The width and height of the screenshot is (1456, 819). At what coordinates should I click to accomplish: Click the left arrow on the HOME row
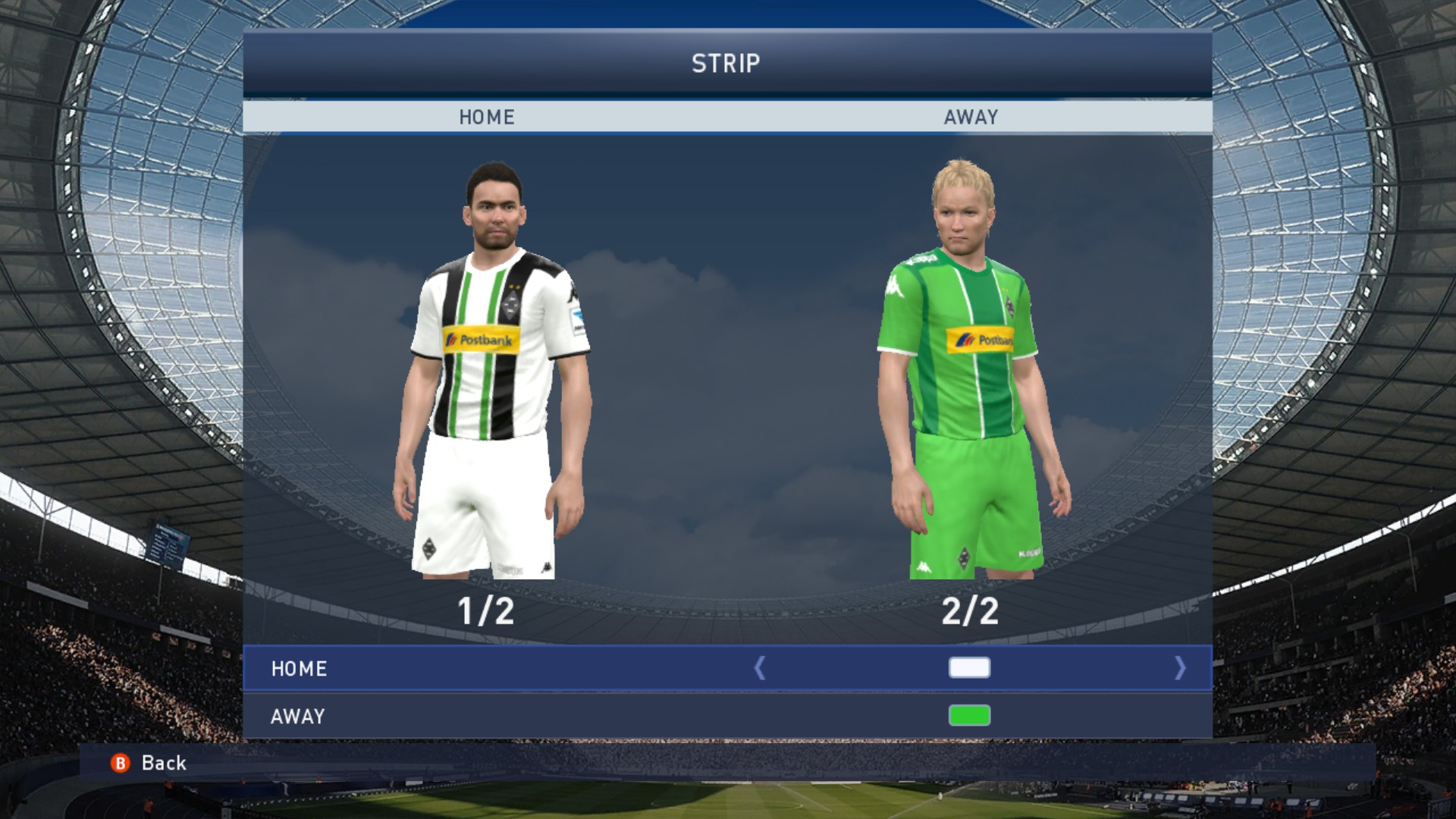click(760, 668)
